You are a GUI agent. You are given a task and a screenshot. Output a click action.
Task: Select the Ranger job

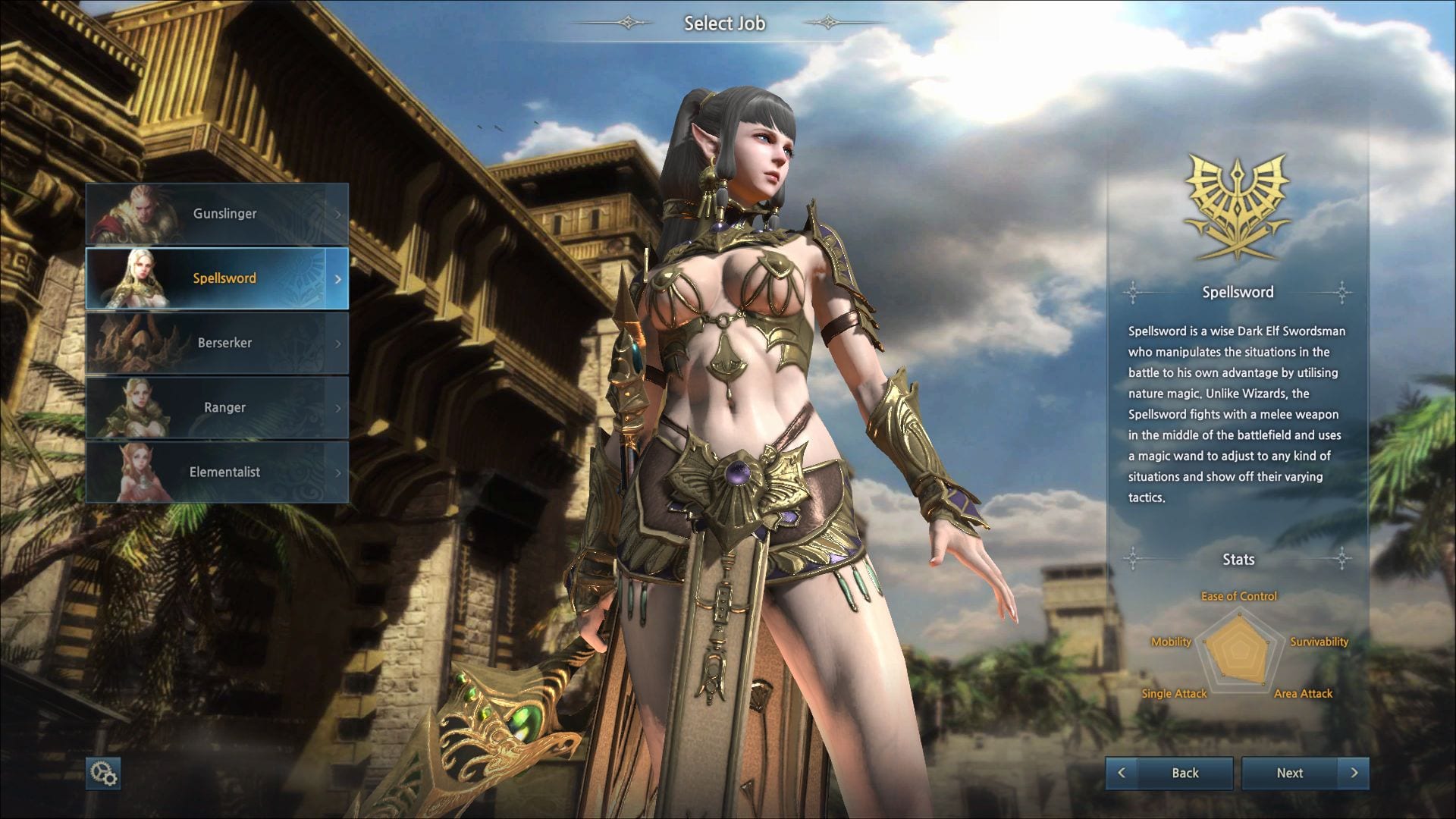(x=217, y=407)
